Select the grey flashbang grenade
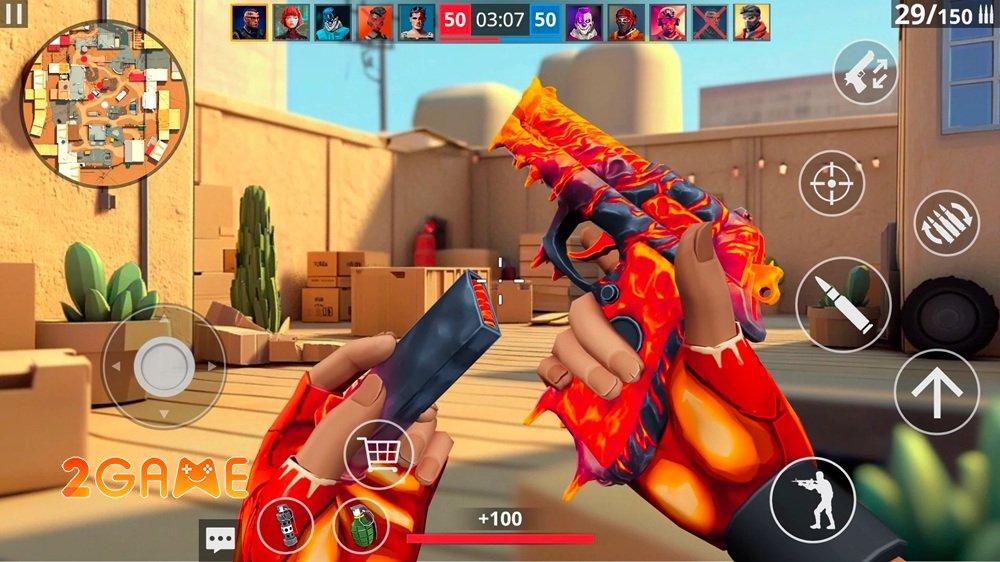Image resolution: width=1000 pixels, height=562 pixels. (285, 525)
